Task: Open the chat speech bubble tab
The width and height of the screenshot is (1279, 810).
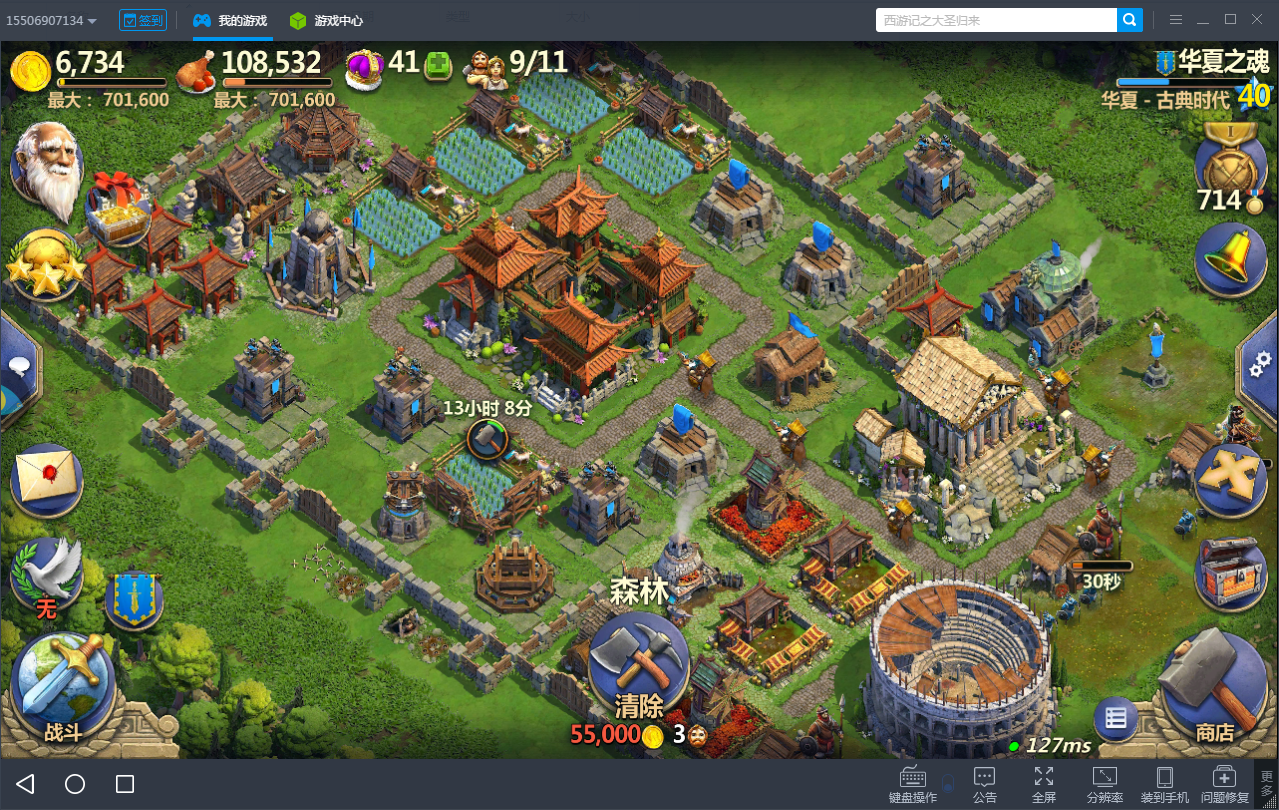Action: click(x=20, y=366)
